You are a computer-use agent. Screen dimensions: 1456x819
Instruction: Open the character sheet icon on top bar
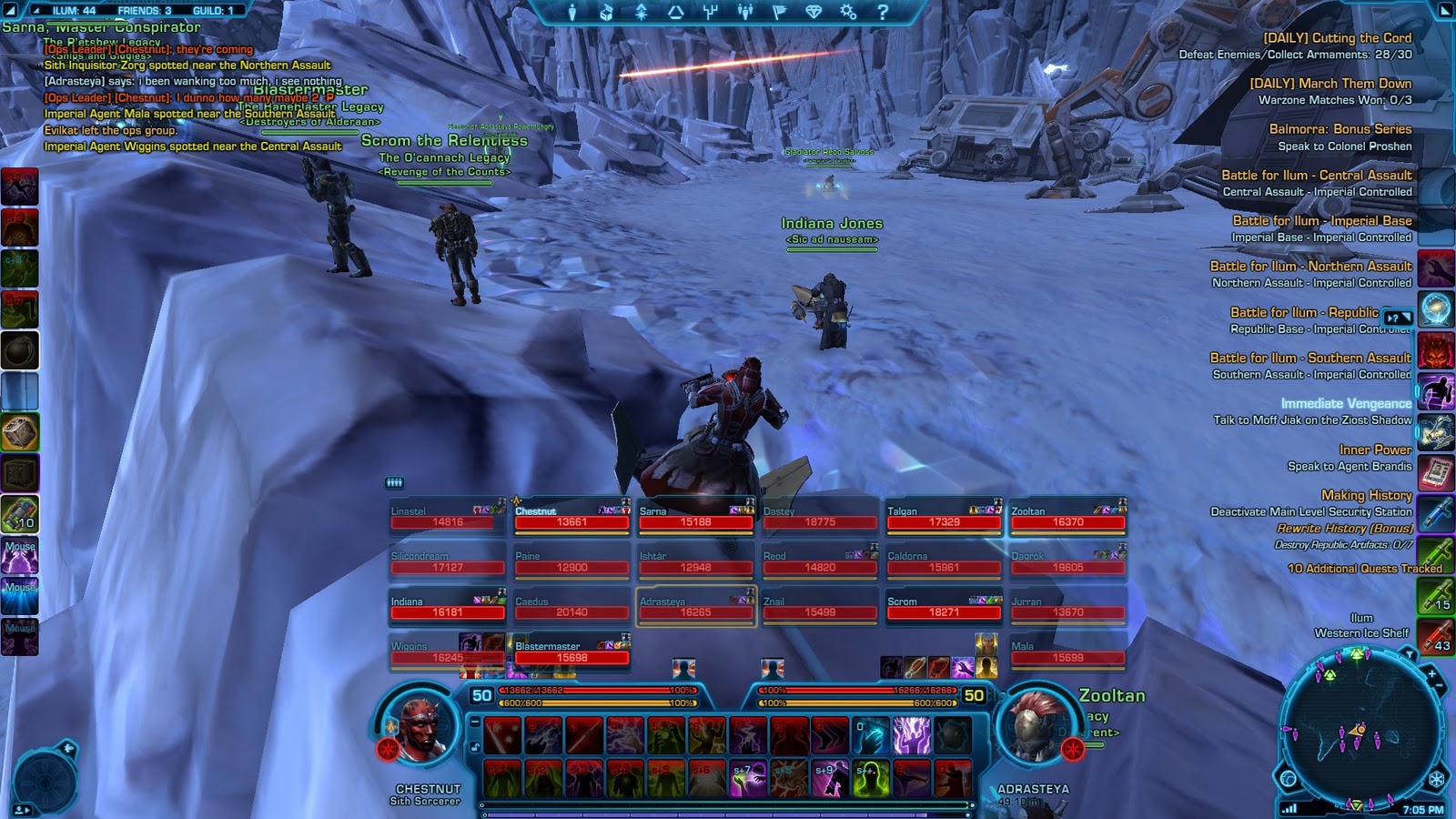(571, 12)
